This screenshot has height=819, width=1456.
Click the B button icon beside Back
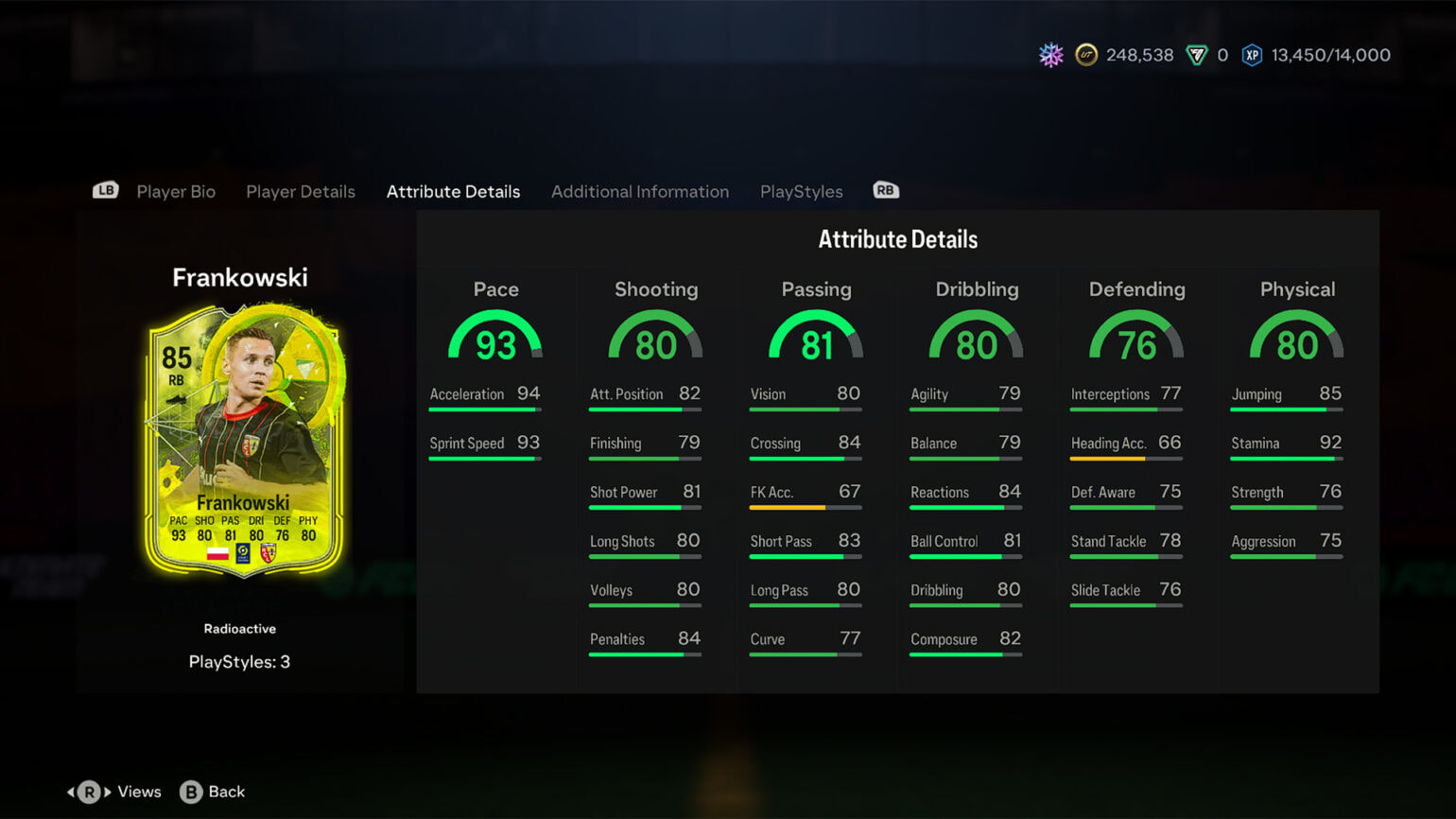point(192,792)
